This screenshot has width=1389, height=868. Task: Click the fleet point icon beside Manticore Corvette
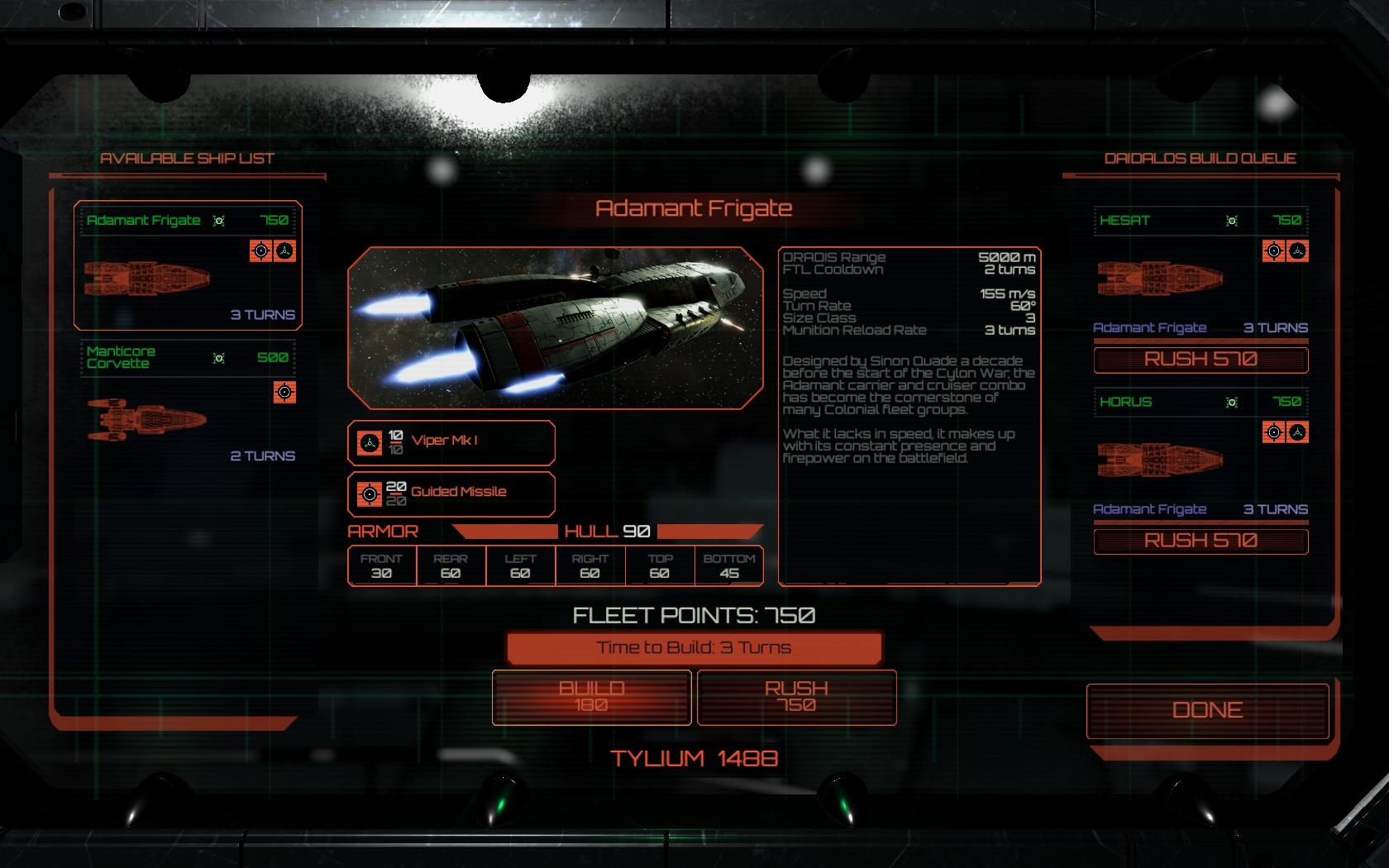tap(219, 357)
